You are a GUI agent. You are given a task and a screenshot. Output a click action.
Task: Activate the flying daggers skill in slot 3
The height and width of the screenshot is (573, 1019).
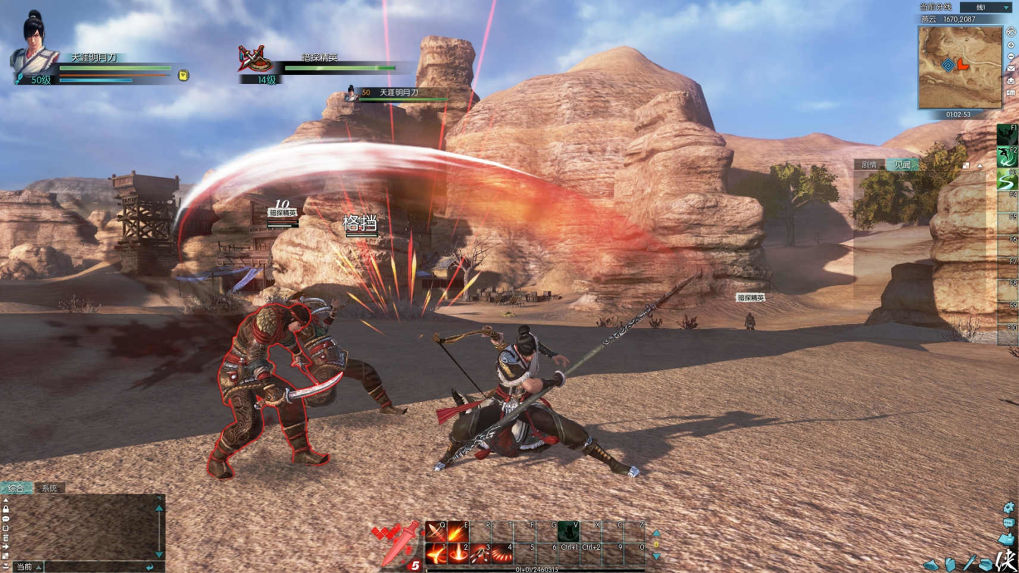[x=479, y=553]
